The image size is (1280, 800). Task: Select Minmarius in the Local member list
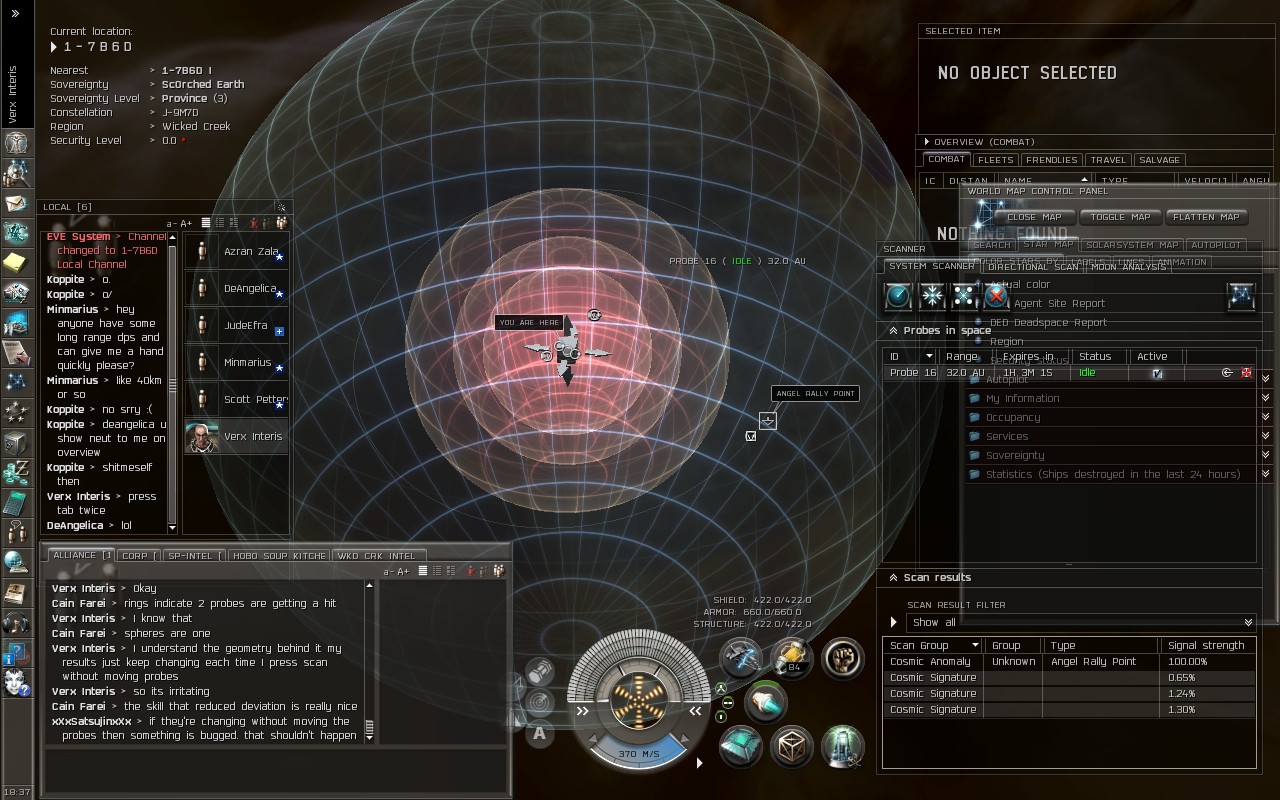point(246,363)
